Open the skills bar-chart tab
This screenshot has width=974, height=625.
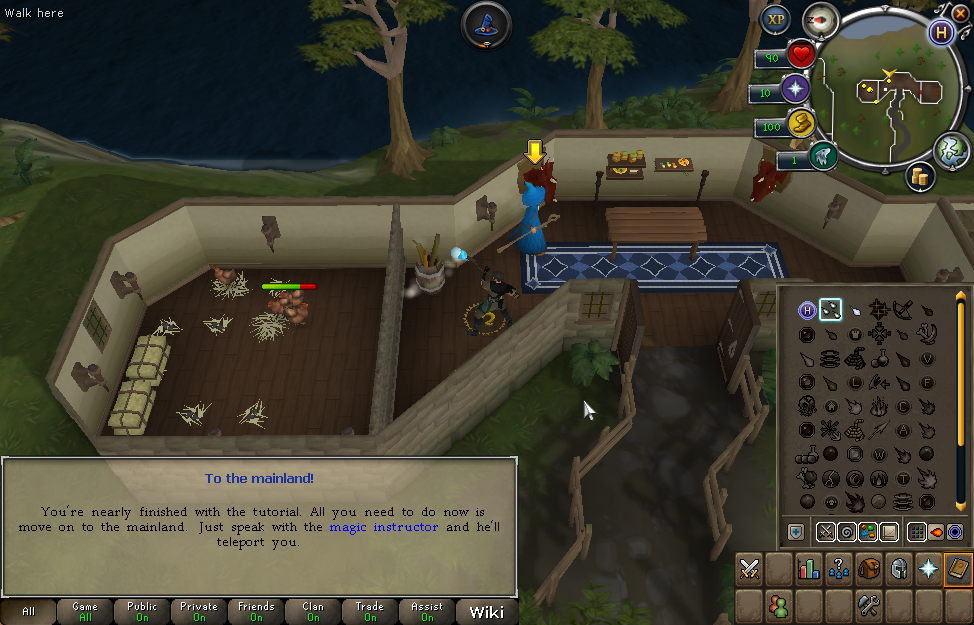coord(808,569)
